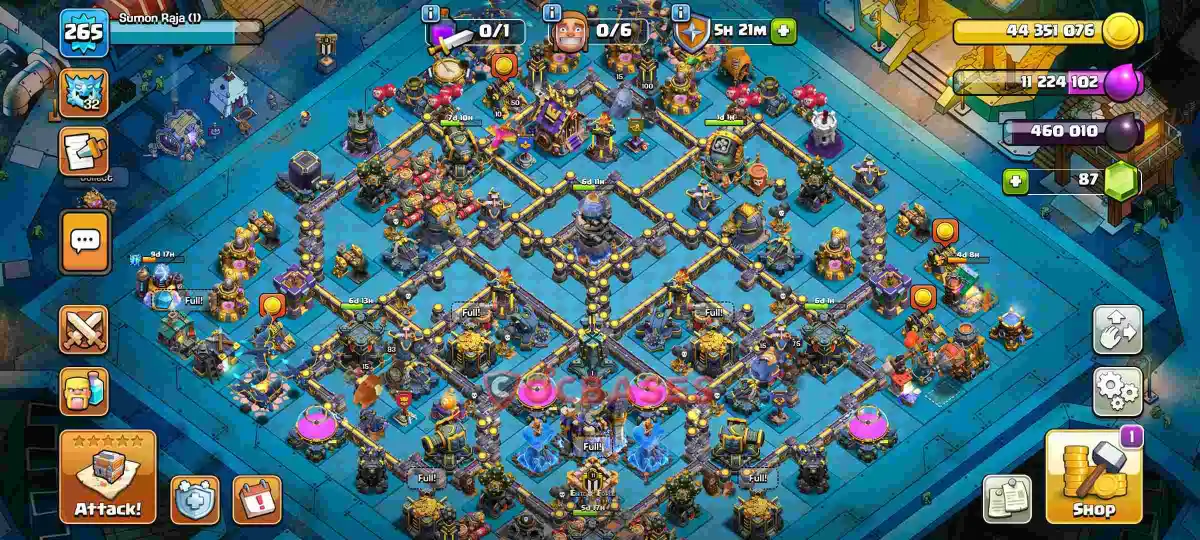The height and width of the screenshot is (540, 1200).
Task: Open the barbarian and potion button
Action: [x=84, y=391]
